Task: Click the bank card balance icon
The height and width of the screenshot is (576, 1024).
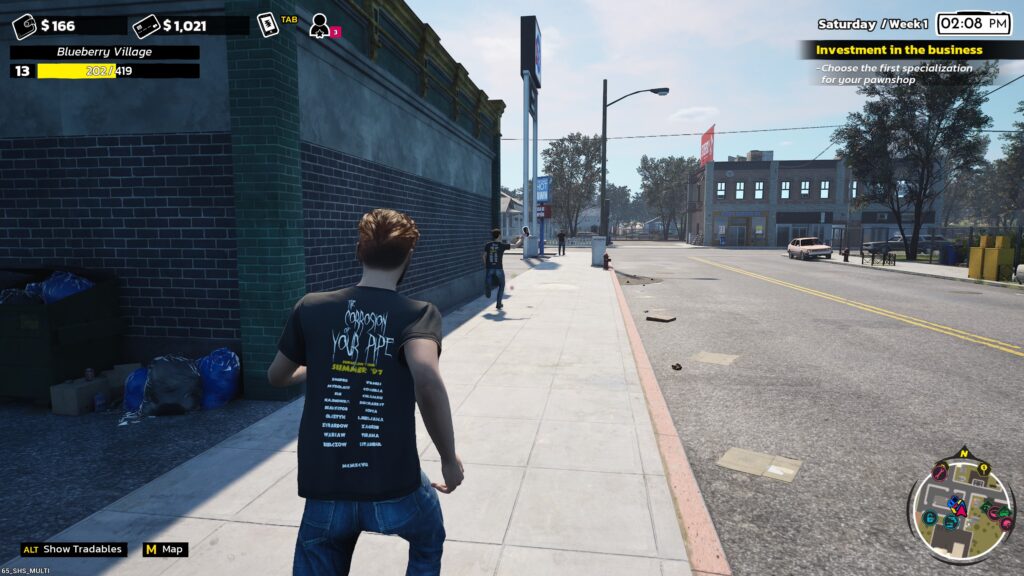Action: click(146, 26)
